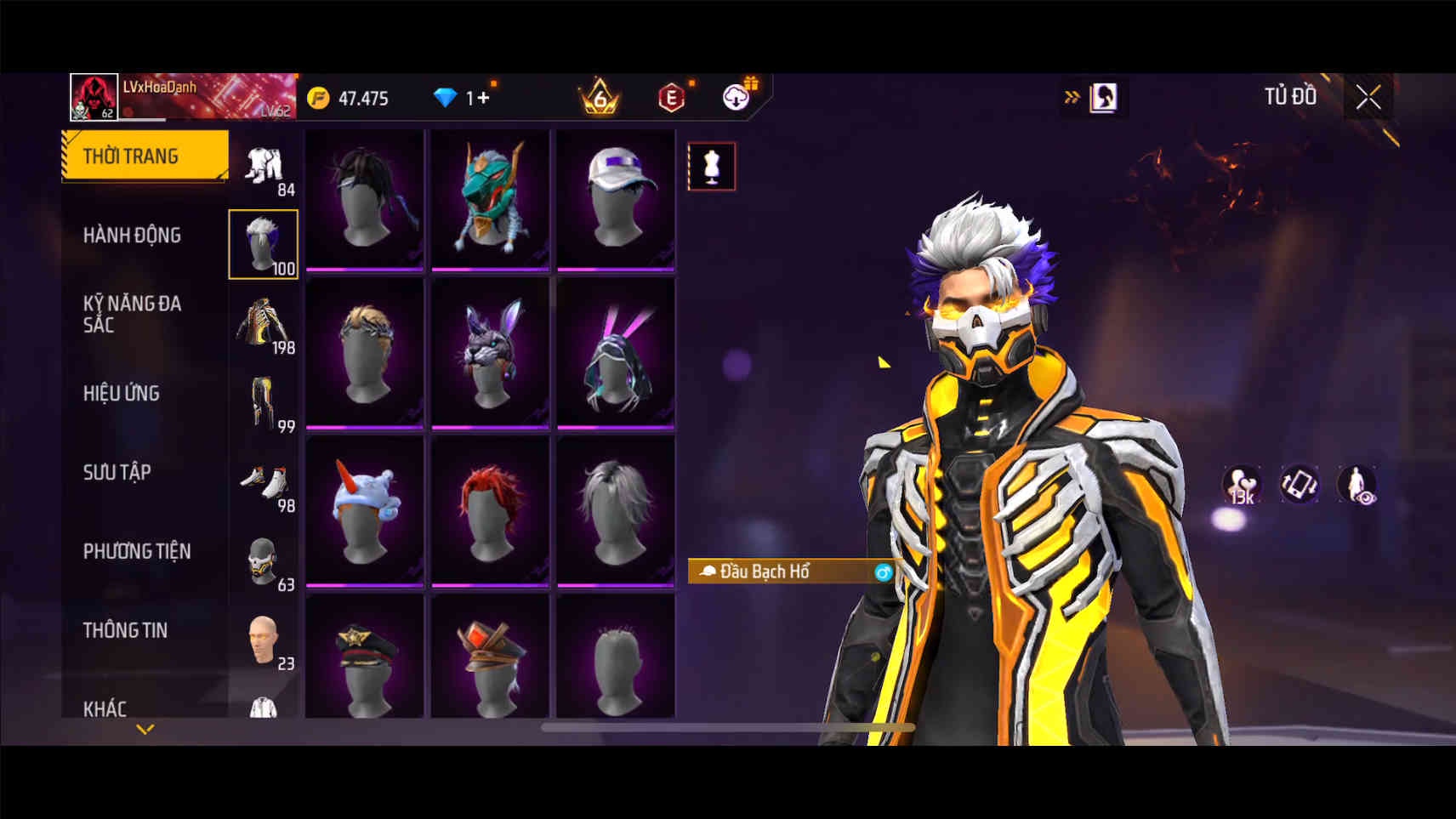Open the mannequin outfit preset icon
The image size is (1456, 819).
click(x=711, y=167)
